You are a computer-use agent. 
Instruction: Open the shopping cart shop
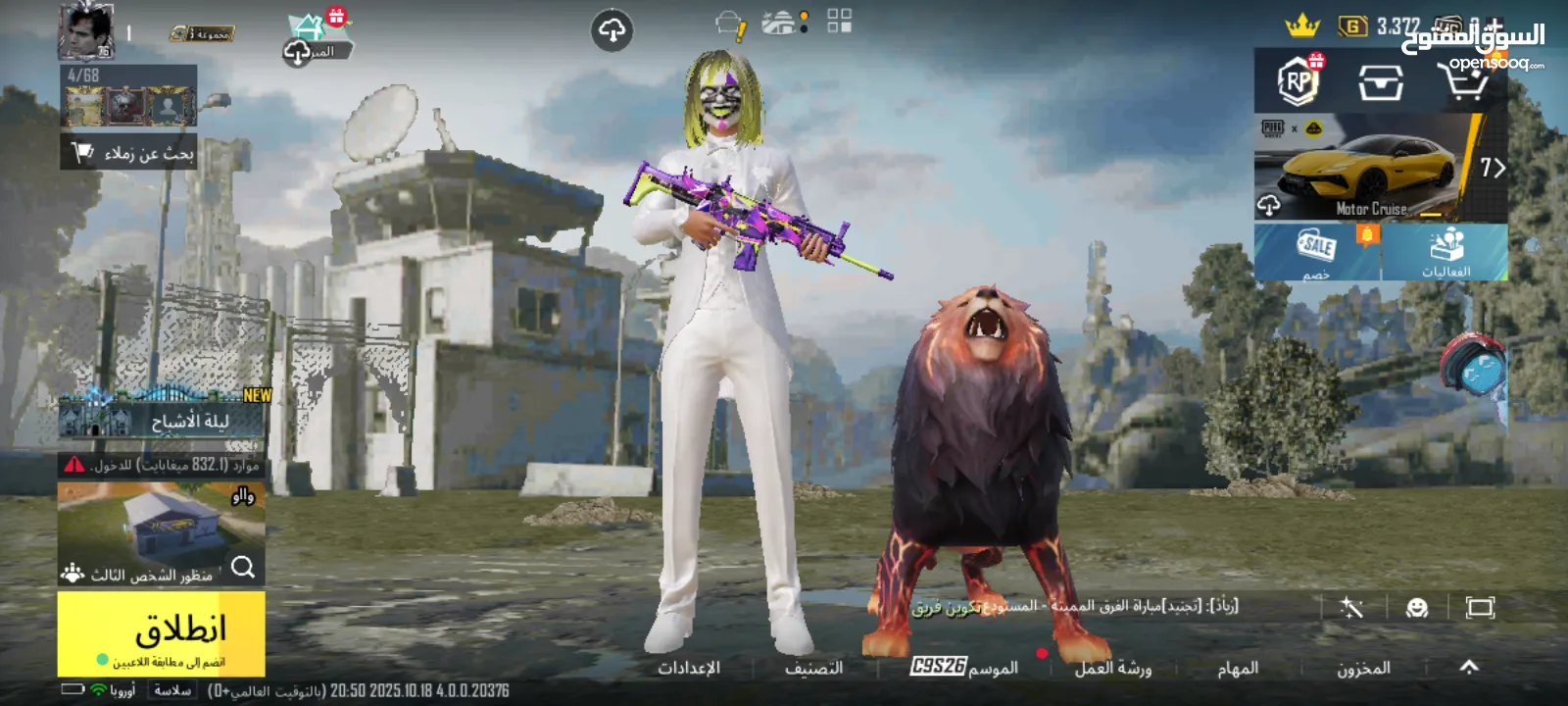(x=1463, y=81)
